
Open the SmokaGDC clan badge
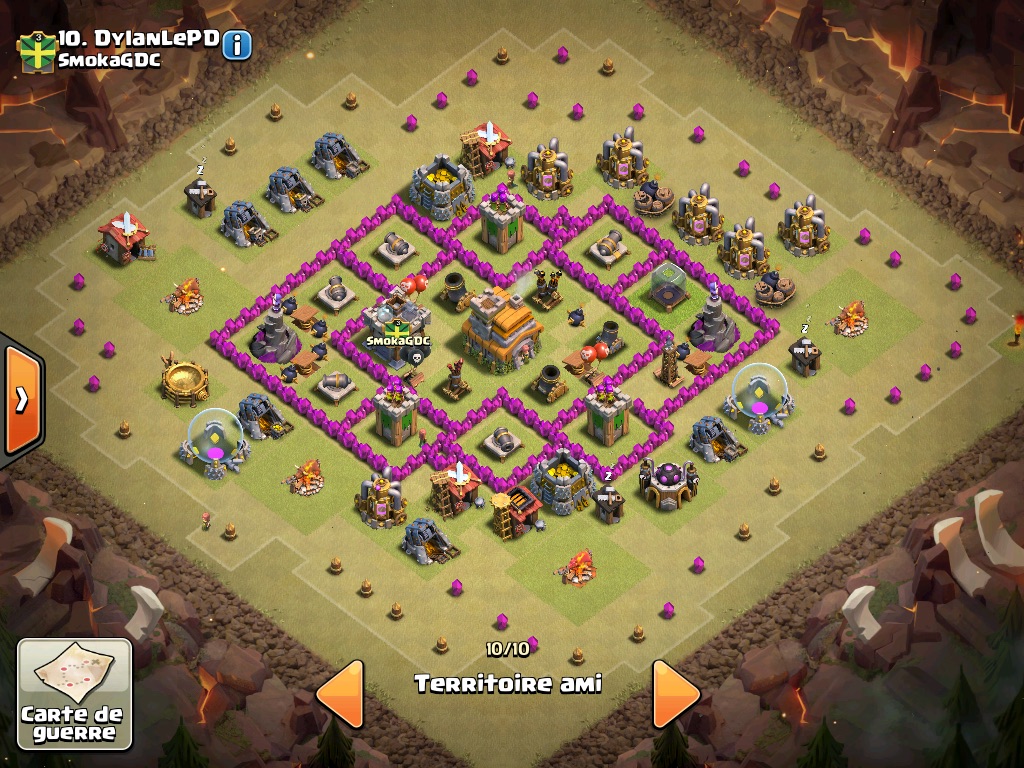click(x=37, y=52)
